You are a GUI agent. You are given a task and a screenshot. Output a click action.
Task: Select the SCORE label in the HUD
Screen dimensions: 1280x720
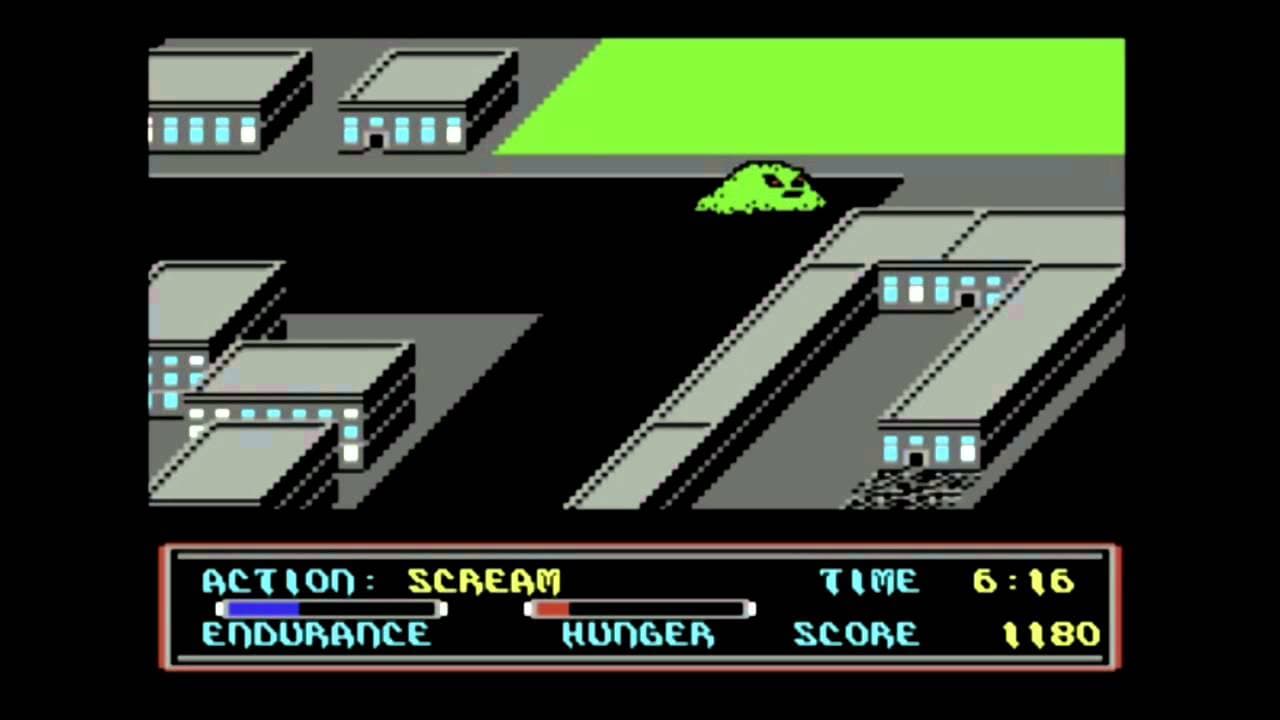[855, 634]
